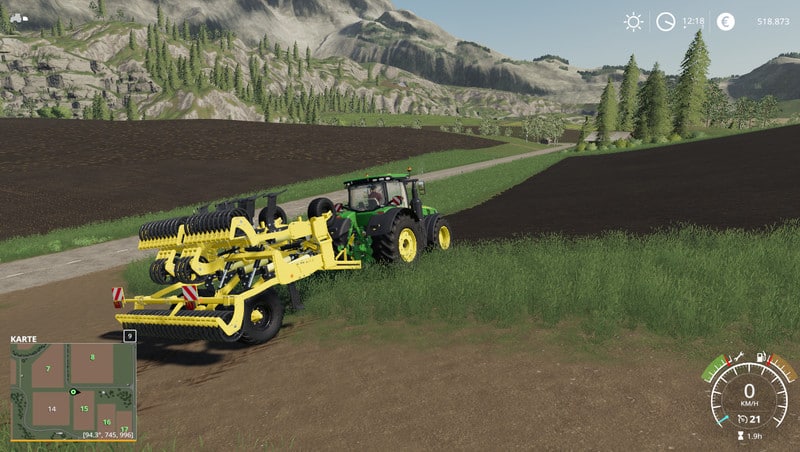The image size is (800, 452).
Task: Select field 7 on the minimap
Action: pyautogui.click(x=46, y=367)
